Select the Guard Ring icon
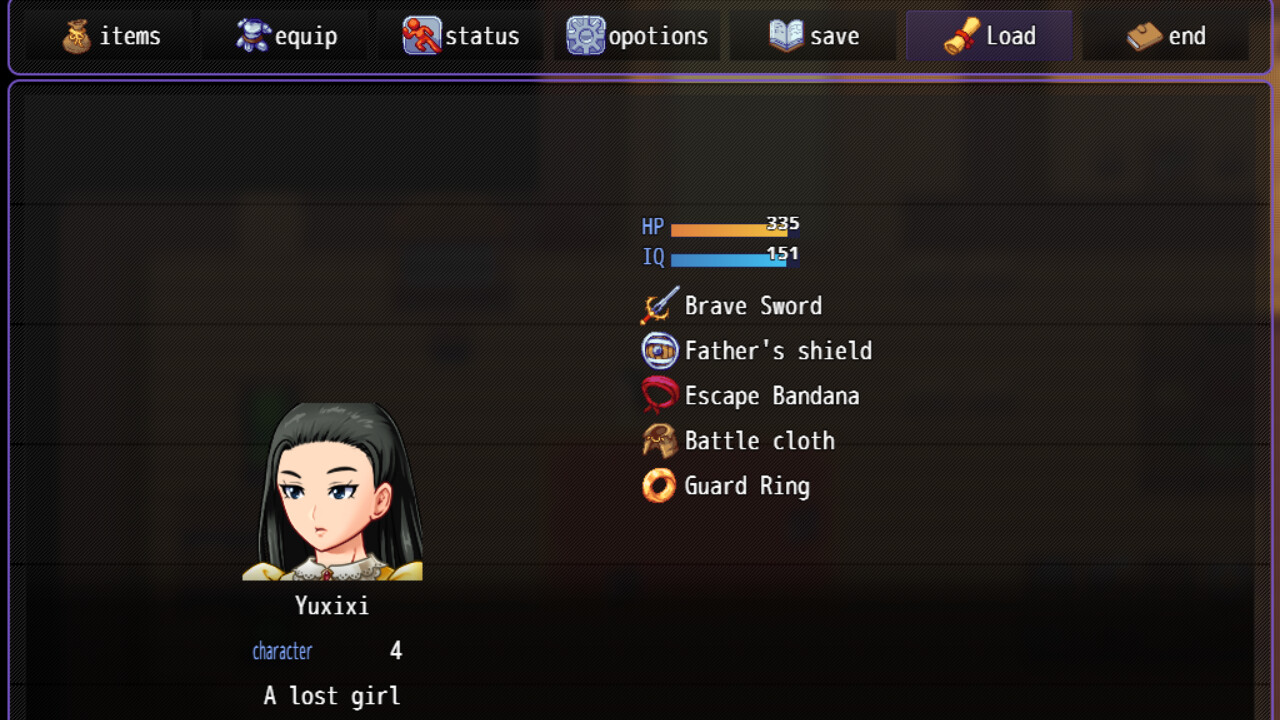The width and height of the screenshot is (1280, 720). [659, 485]
